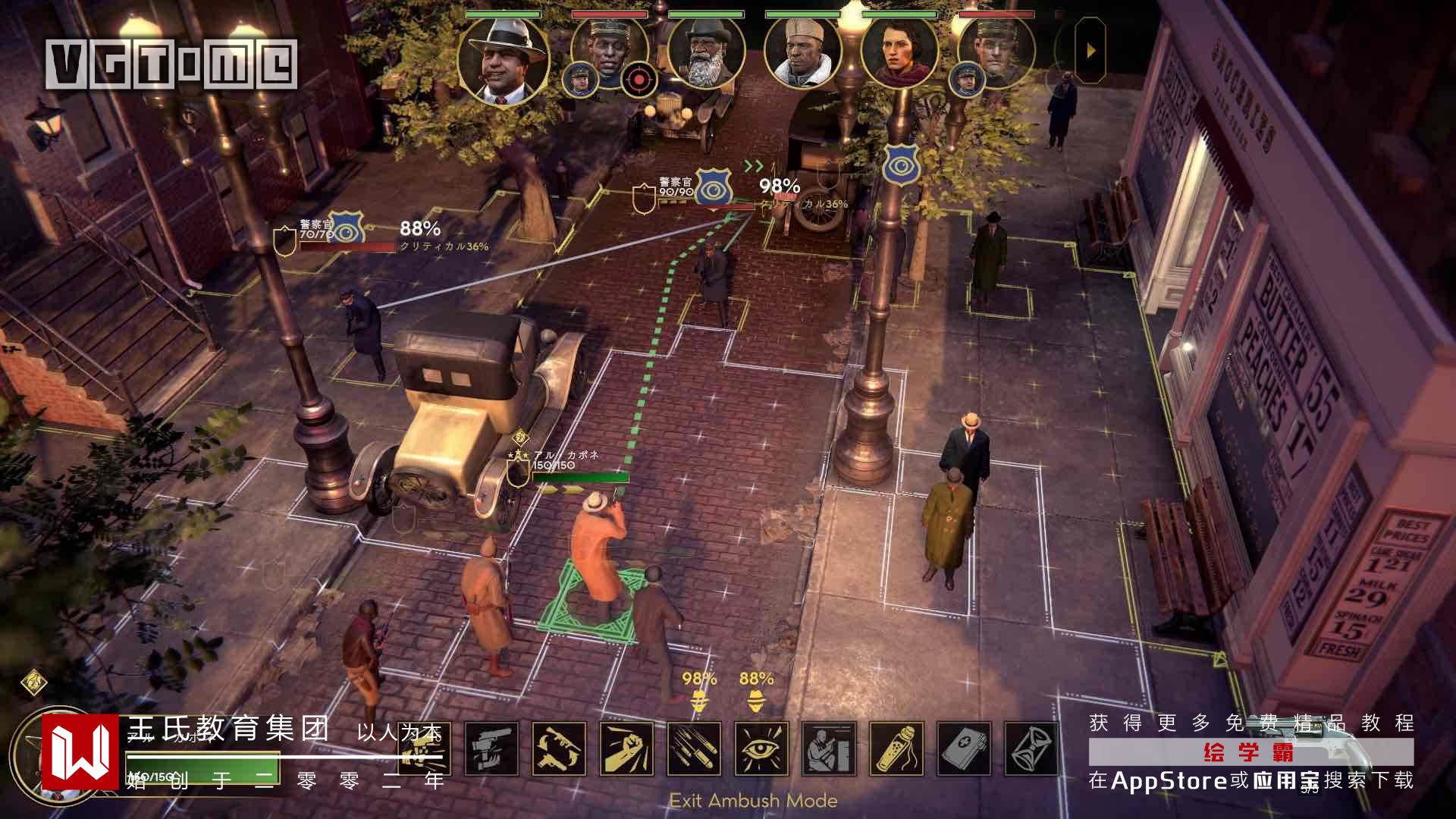End turn with the hourglass icon

pyautogui.click(x=1031, y=749)
